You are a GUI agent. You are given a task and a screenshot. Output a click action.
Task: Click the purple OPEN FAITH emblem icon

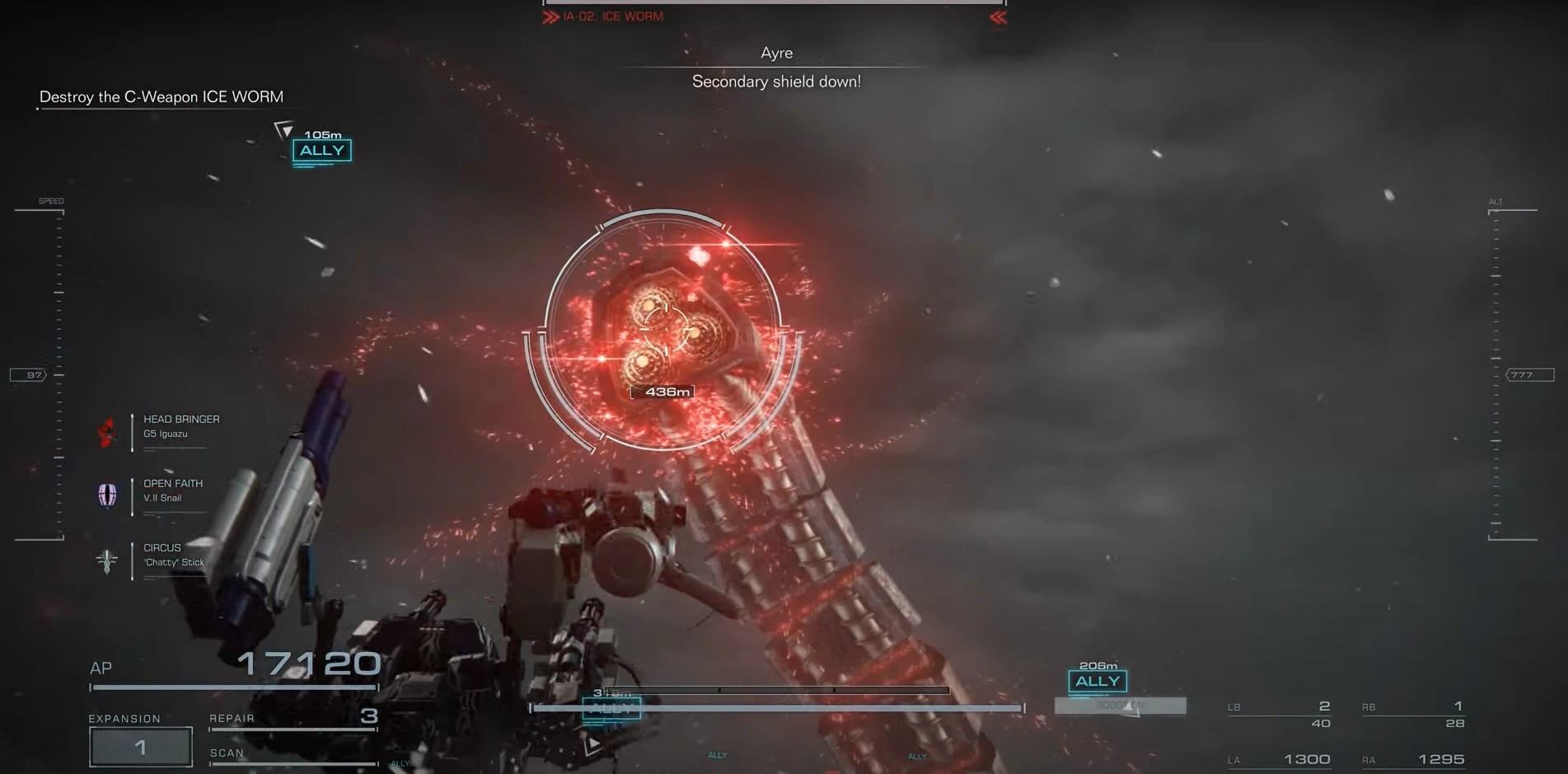(107, 495)
